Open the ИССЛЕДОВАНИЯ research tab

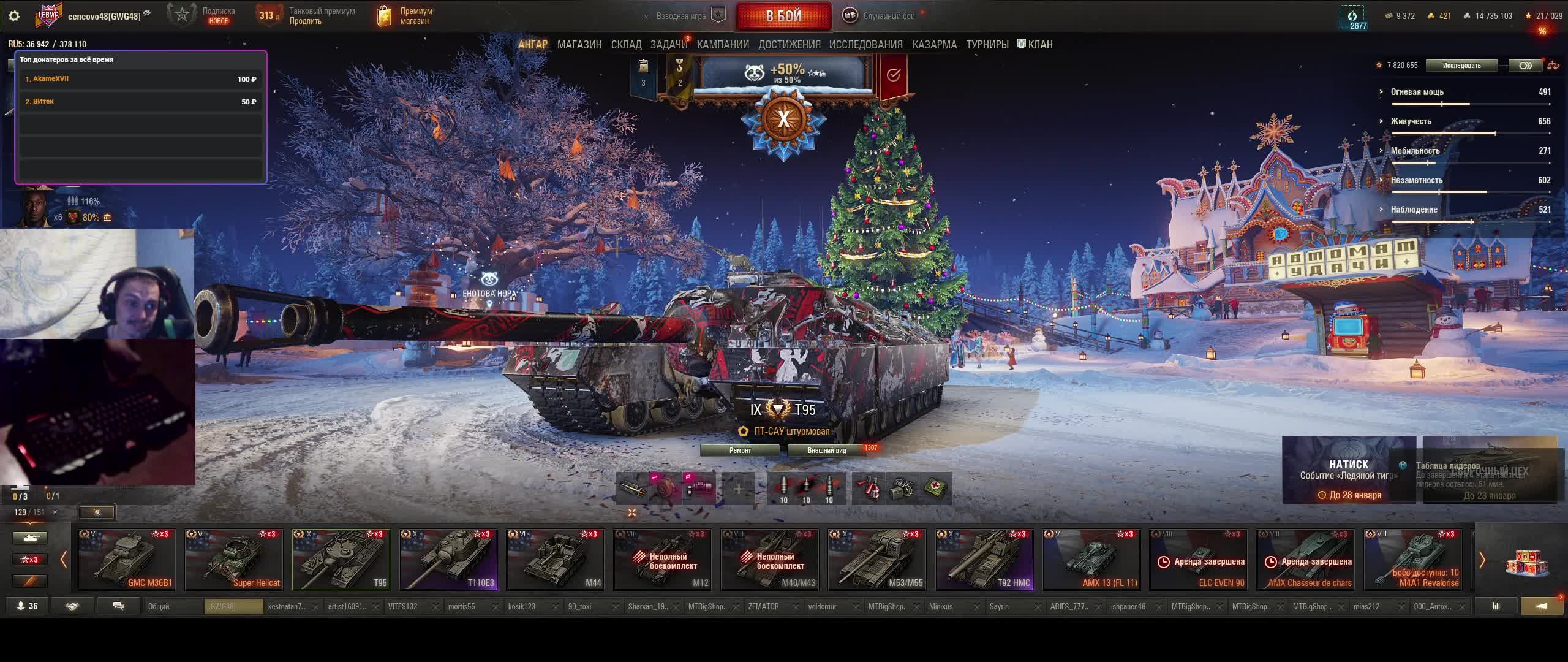[865, 45]
